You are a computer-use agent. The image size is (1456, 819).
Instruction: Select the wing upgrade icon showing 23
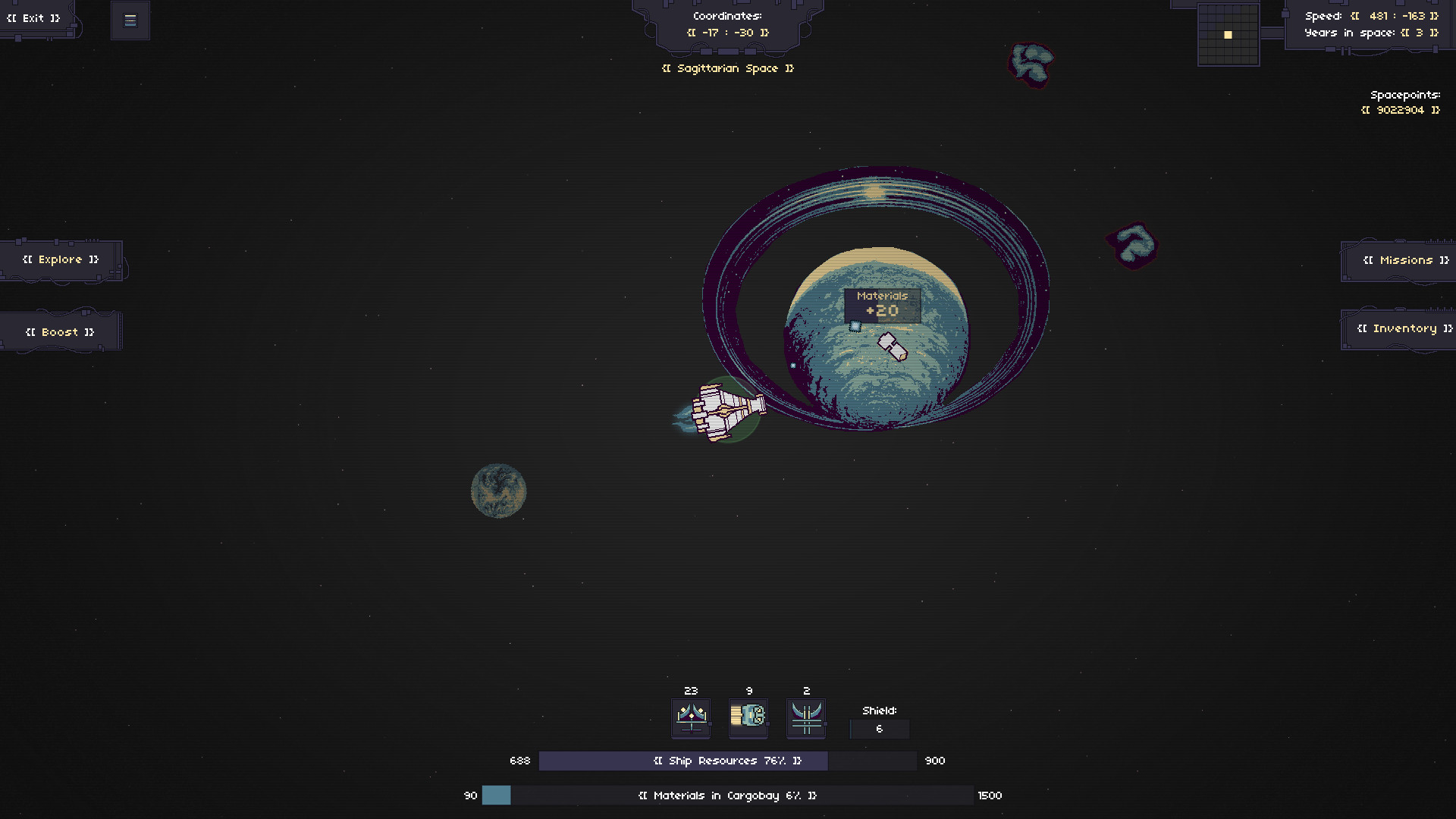click(690, 717)
